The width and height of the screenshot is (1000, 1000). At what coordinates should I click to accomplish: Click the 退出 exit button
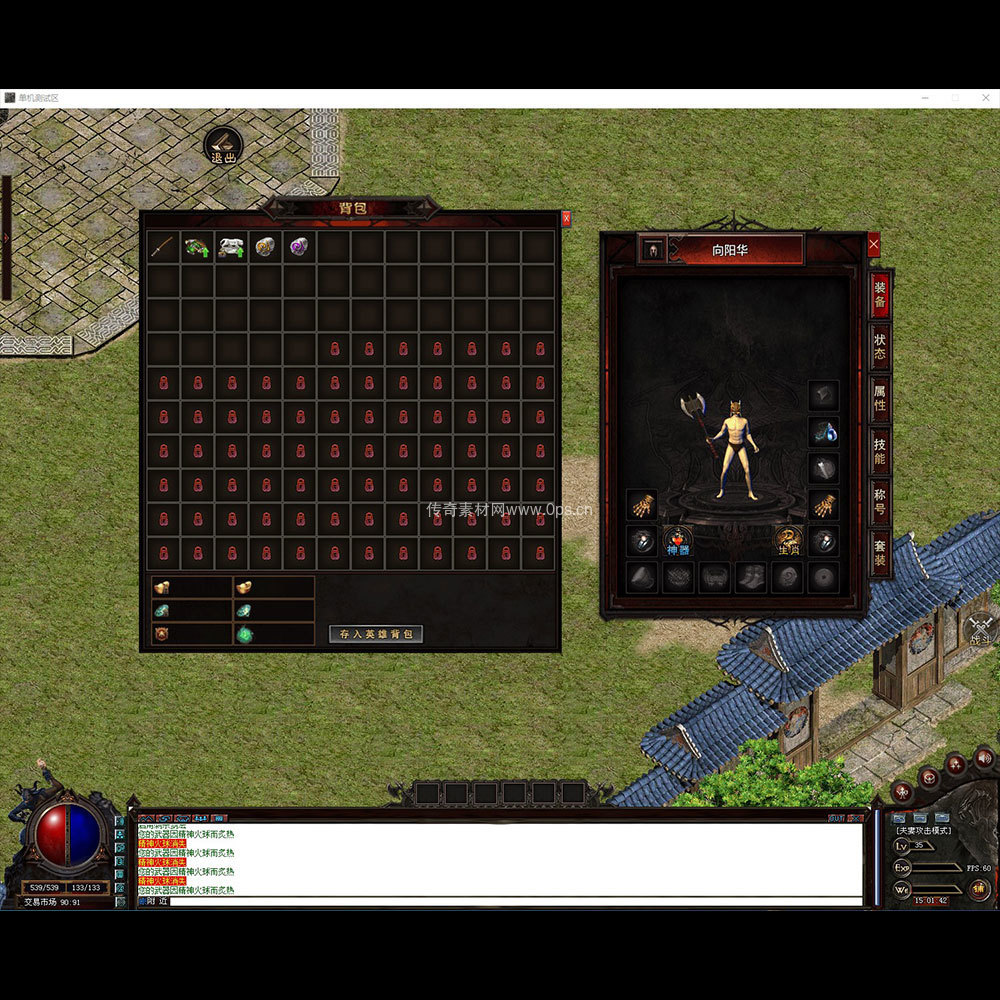[223, 146]
